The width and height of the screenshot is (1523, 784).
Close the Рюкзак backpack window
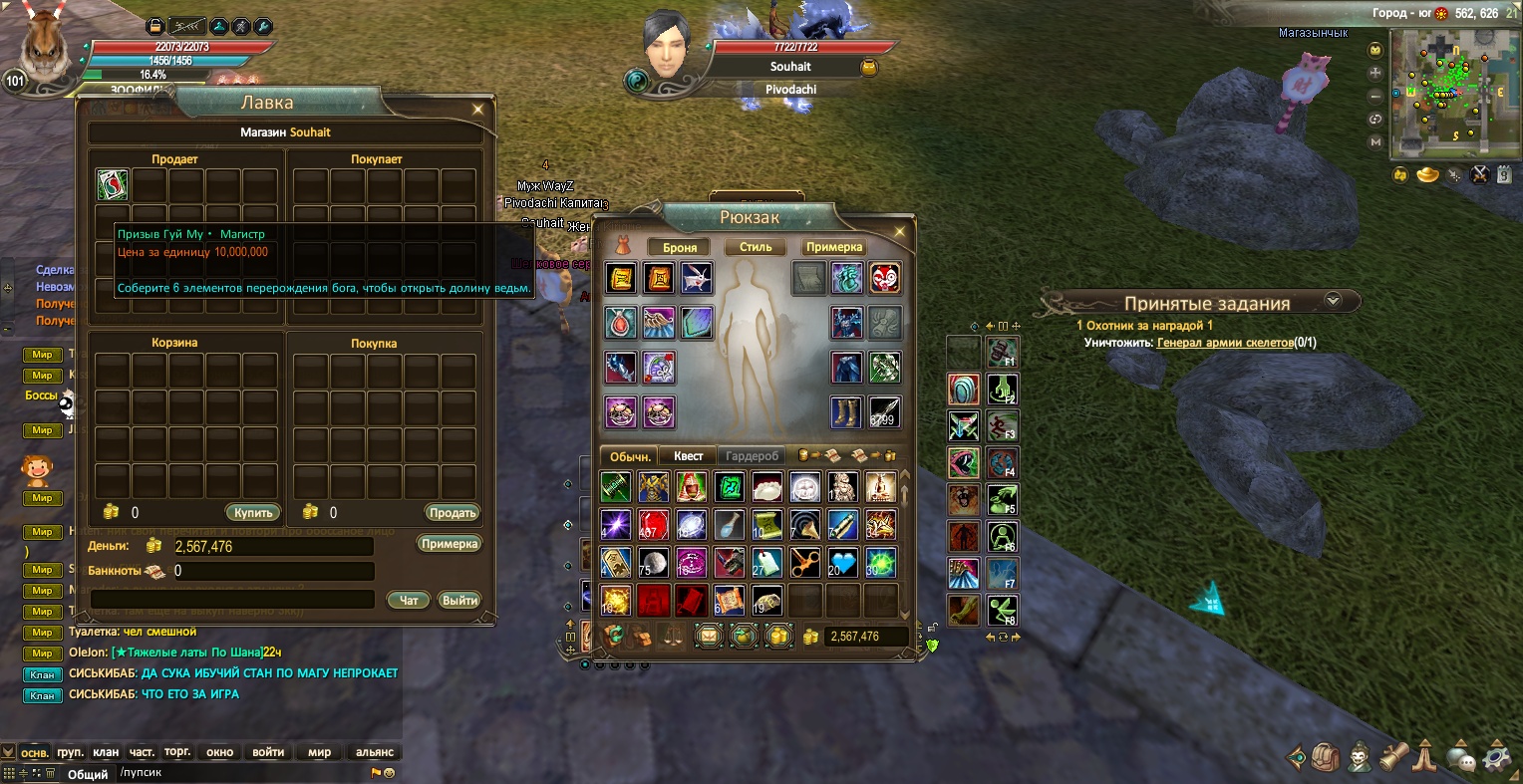coord(900,232)
